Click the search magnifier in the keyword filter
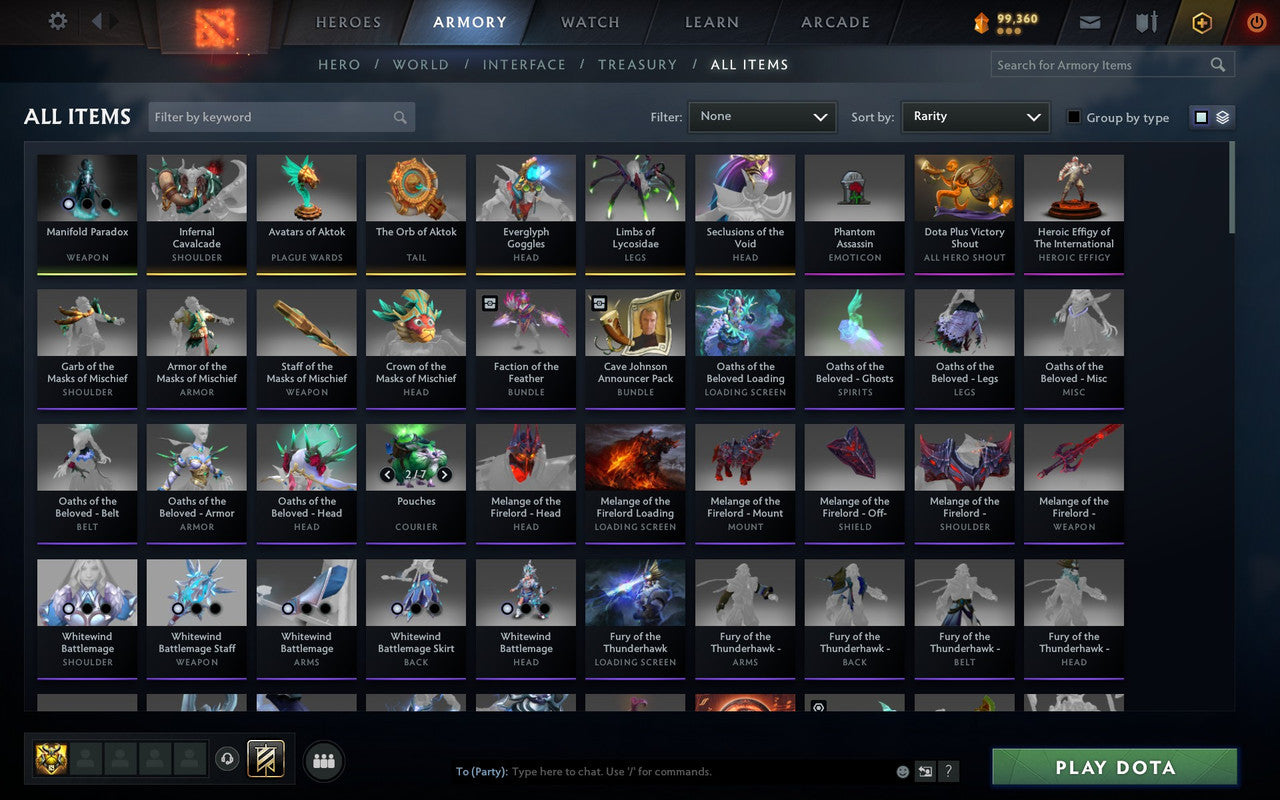Screen dimensions: 1280x800 point(400,117)
